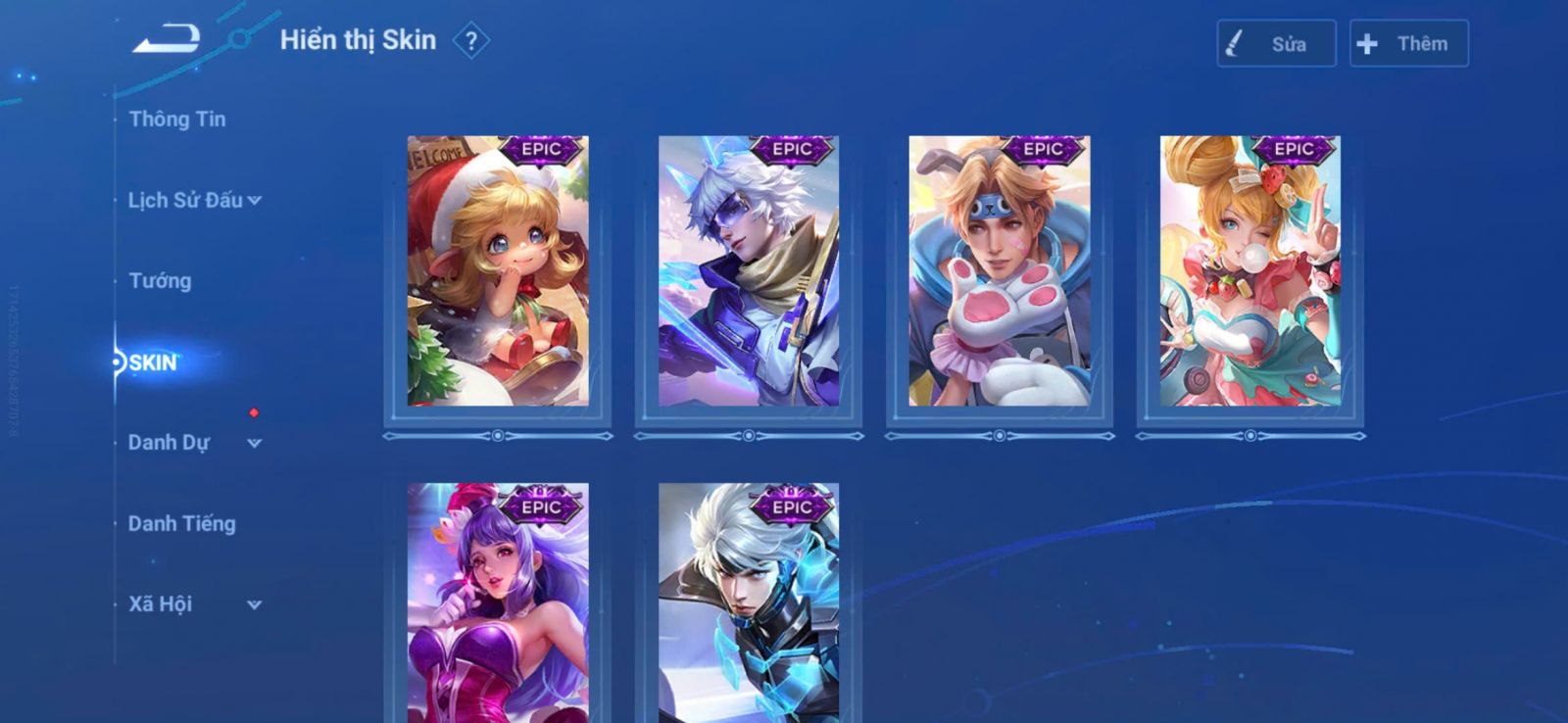Click the Sửa edit button
Viewport: 1568px width, 723px height.
(x=1276, y=44)
